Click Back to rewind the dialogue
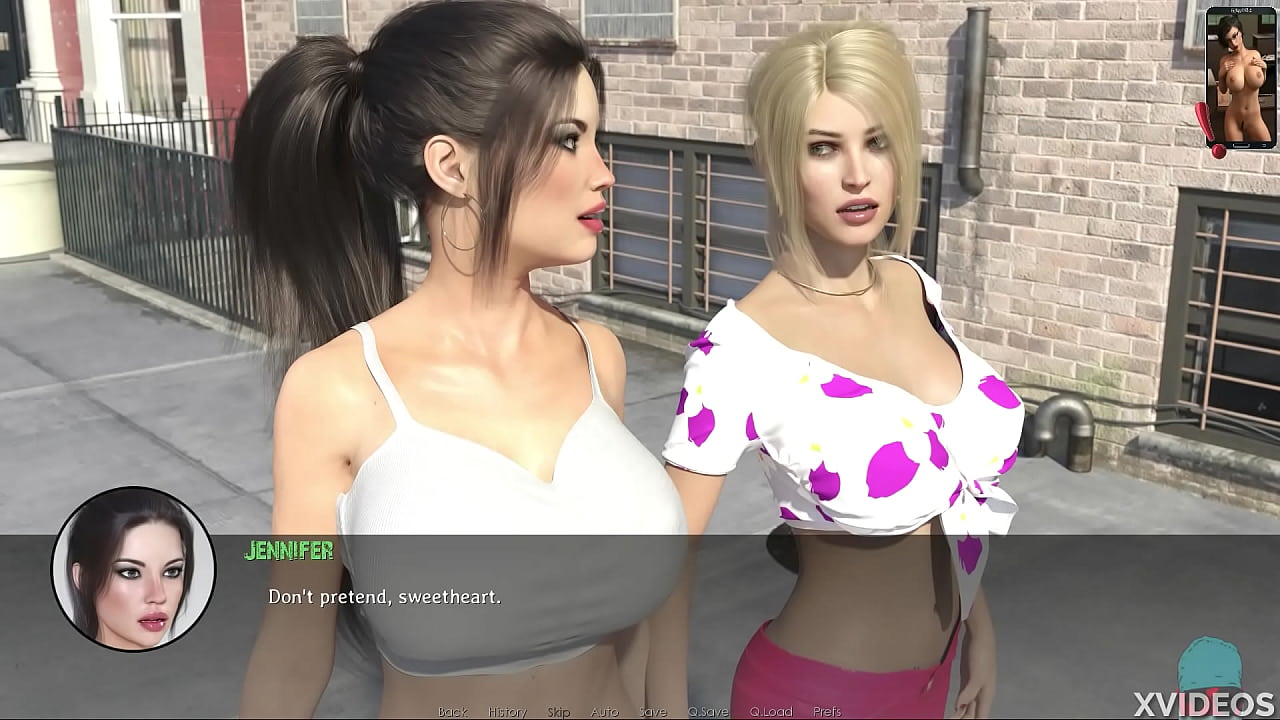The image size is (1280, 720). click(454, 713)
